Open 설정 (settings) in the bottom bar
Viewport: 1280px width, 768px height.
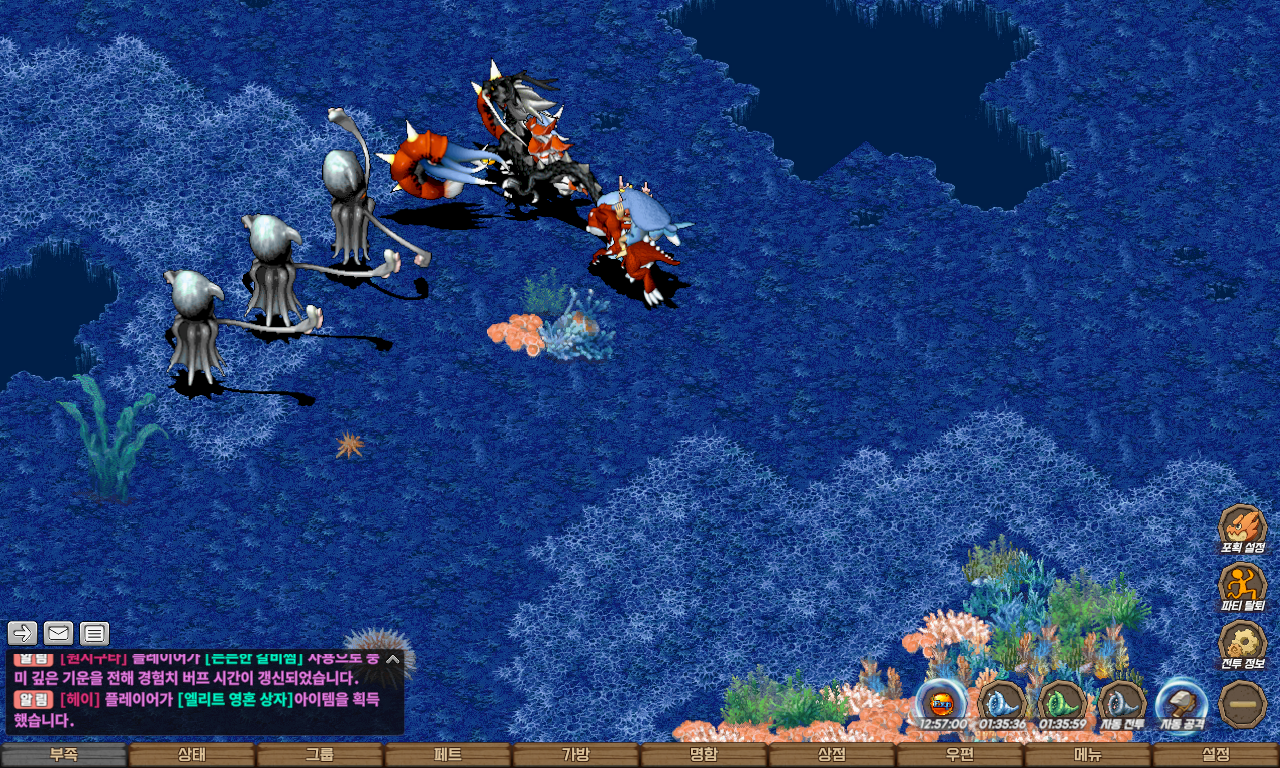[x=1216, y=755]
